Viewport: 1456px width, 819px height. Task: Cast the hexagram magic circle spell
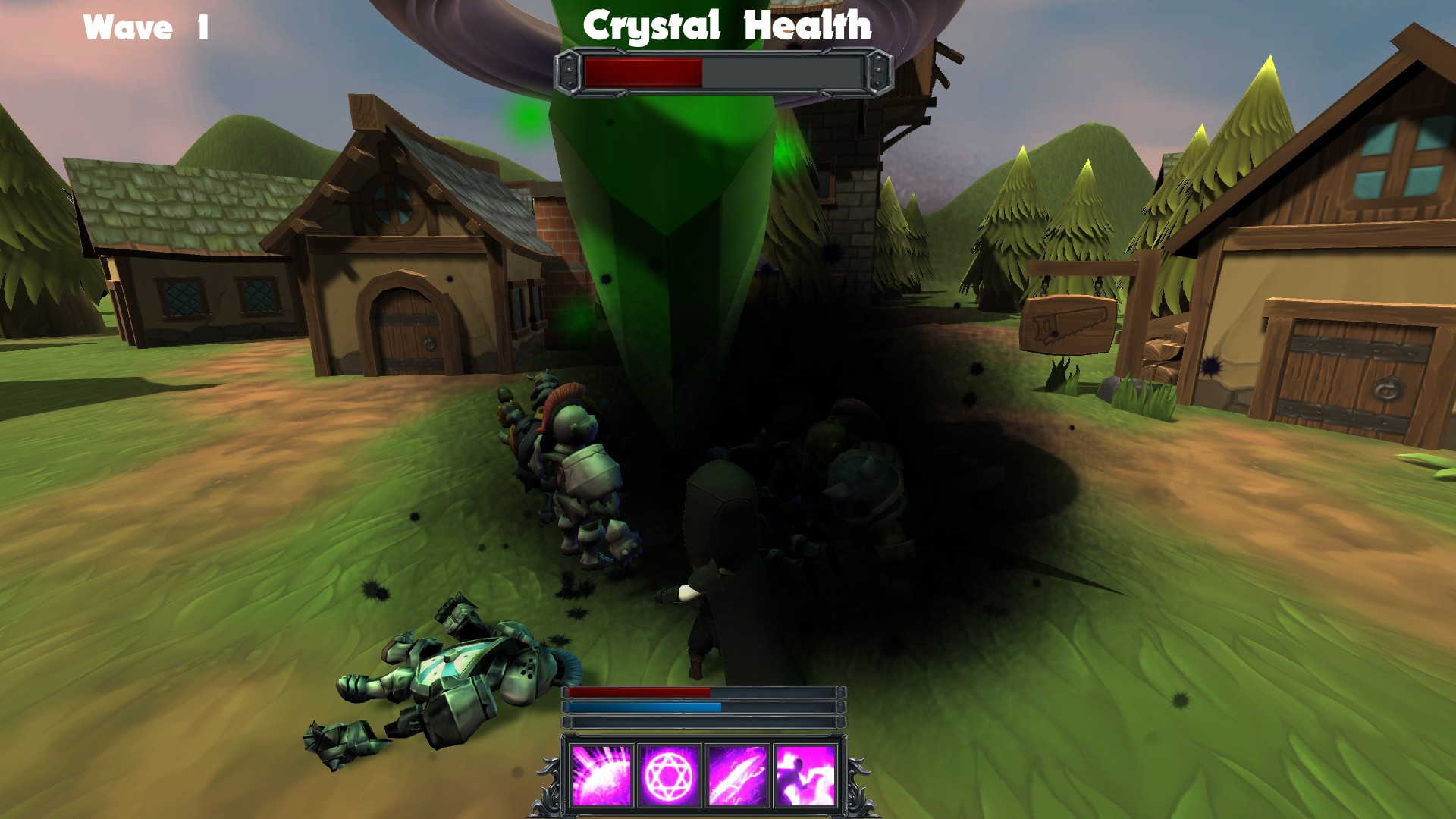tap(668, 775)
